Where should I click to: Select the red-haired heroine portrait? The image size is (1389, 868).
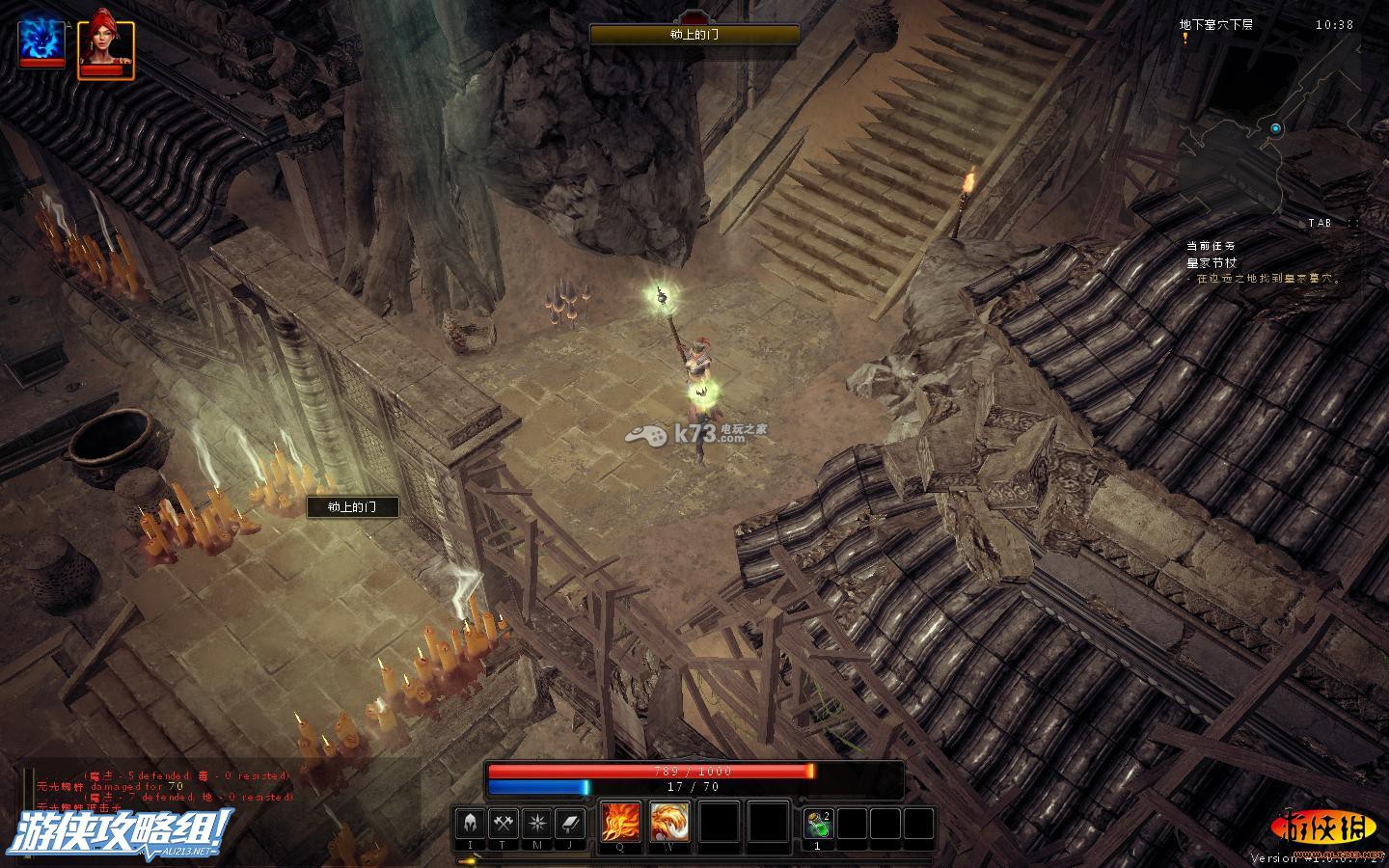pos(104,44)
